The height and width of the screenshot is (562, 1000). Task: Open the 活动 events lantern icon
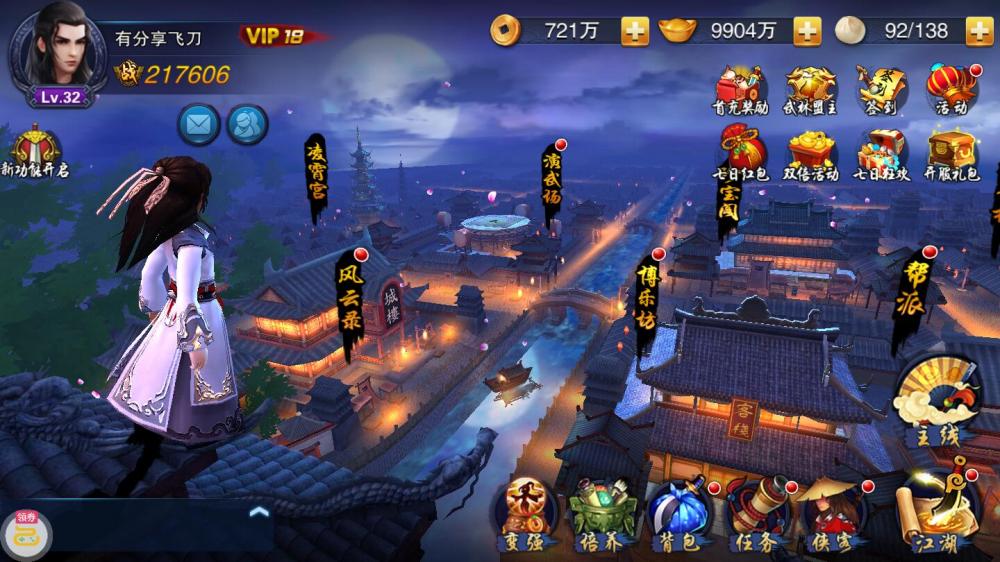click(951, 88)
